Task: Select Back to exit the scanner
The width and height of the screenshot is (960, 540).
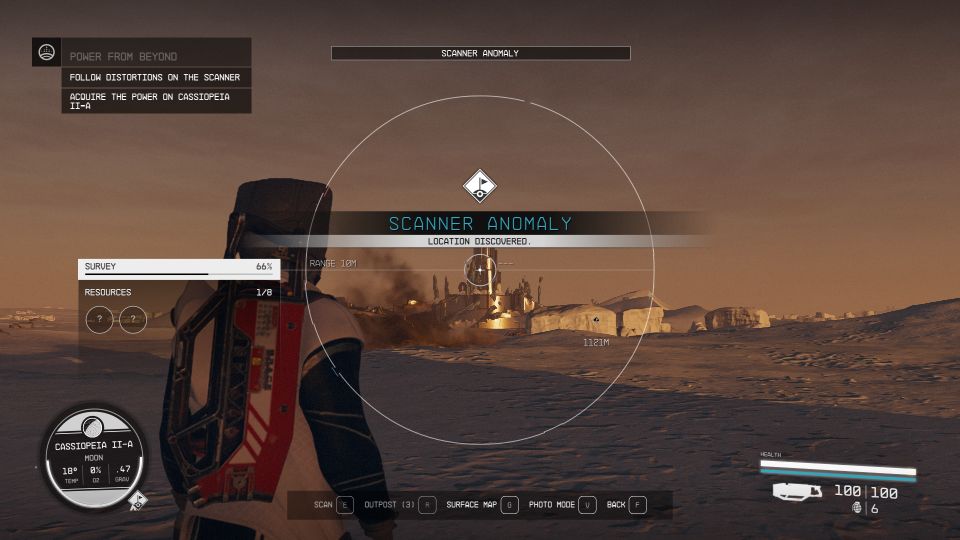Action: (627, 505)
